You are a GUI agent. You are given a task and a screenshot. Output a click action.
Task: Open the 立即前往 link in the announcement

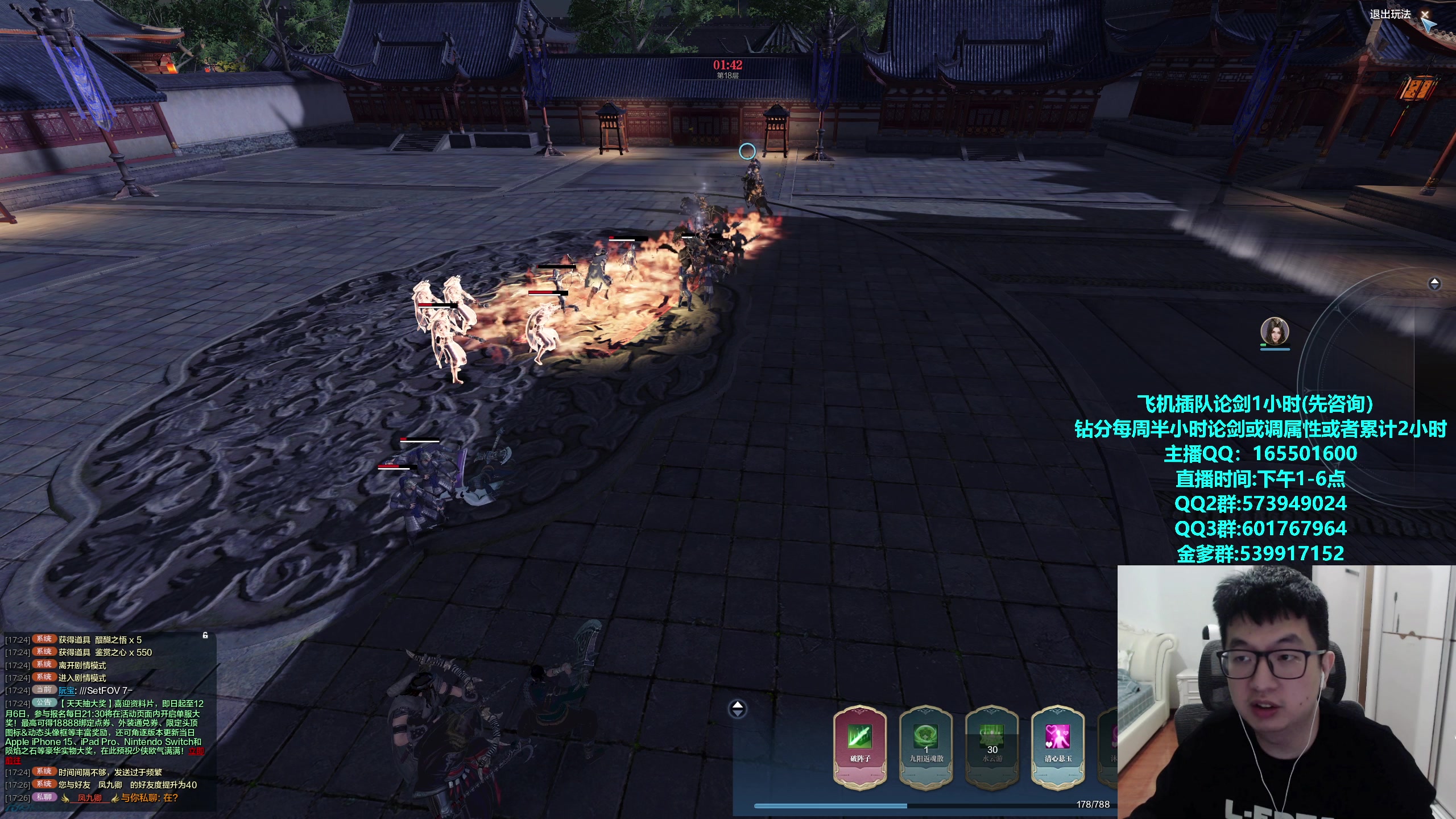(x=196, y=751)
